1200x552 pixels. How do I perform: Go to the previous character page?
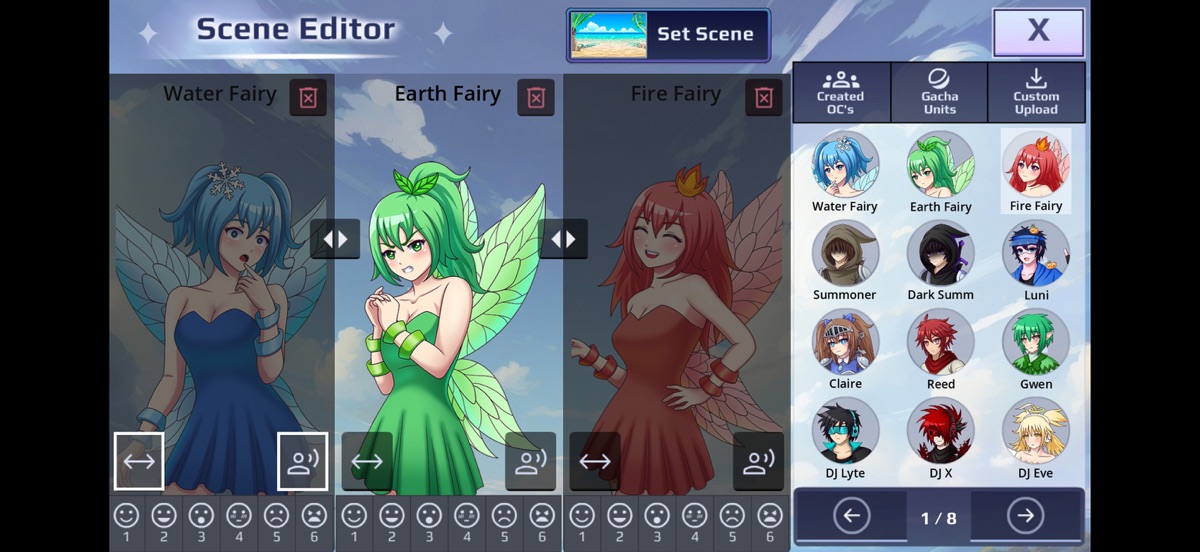pyautogui.click(x=851, y=516)
